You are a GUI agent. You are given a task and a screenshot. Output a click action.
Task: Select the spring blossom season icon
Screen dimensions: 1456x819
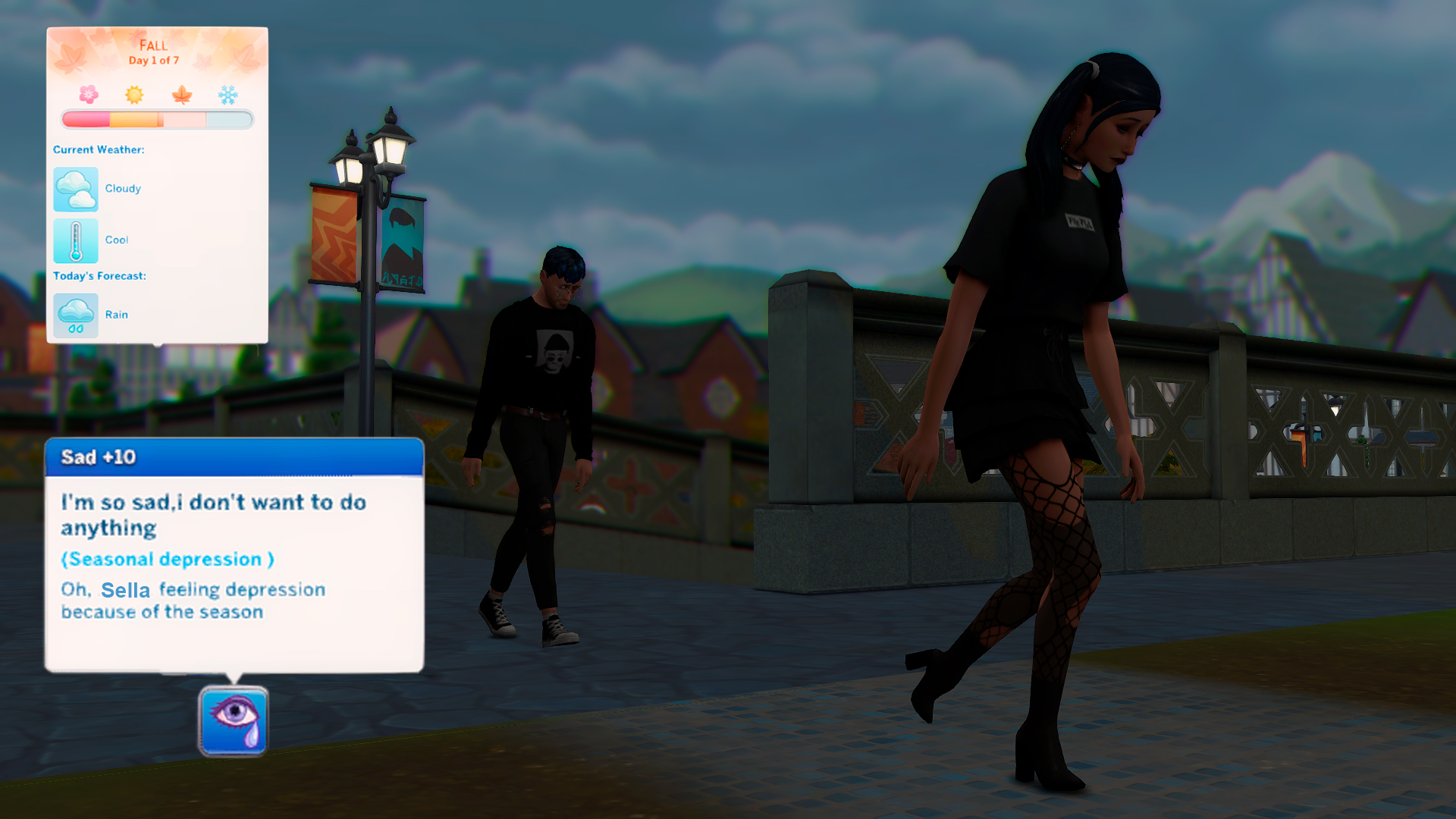click(89, 94)
